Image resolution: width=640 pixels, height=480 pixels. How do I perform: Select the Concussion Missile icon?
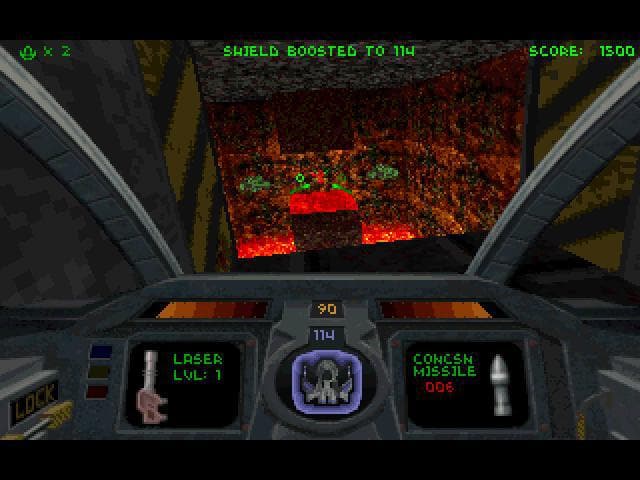pos(495,385)
